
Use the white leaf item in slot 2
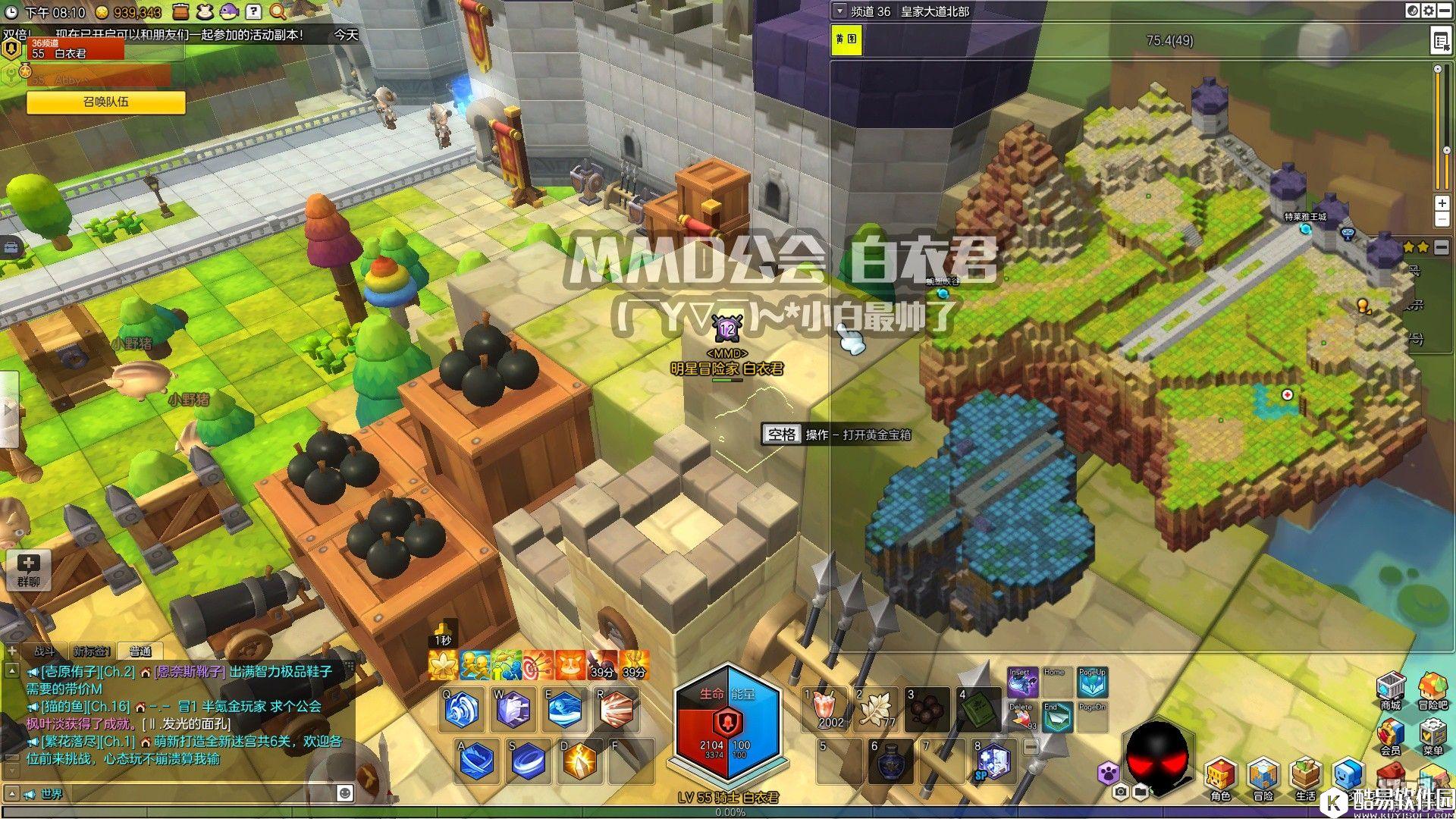877,709
